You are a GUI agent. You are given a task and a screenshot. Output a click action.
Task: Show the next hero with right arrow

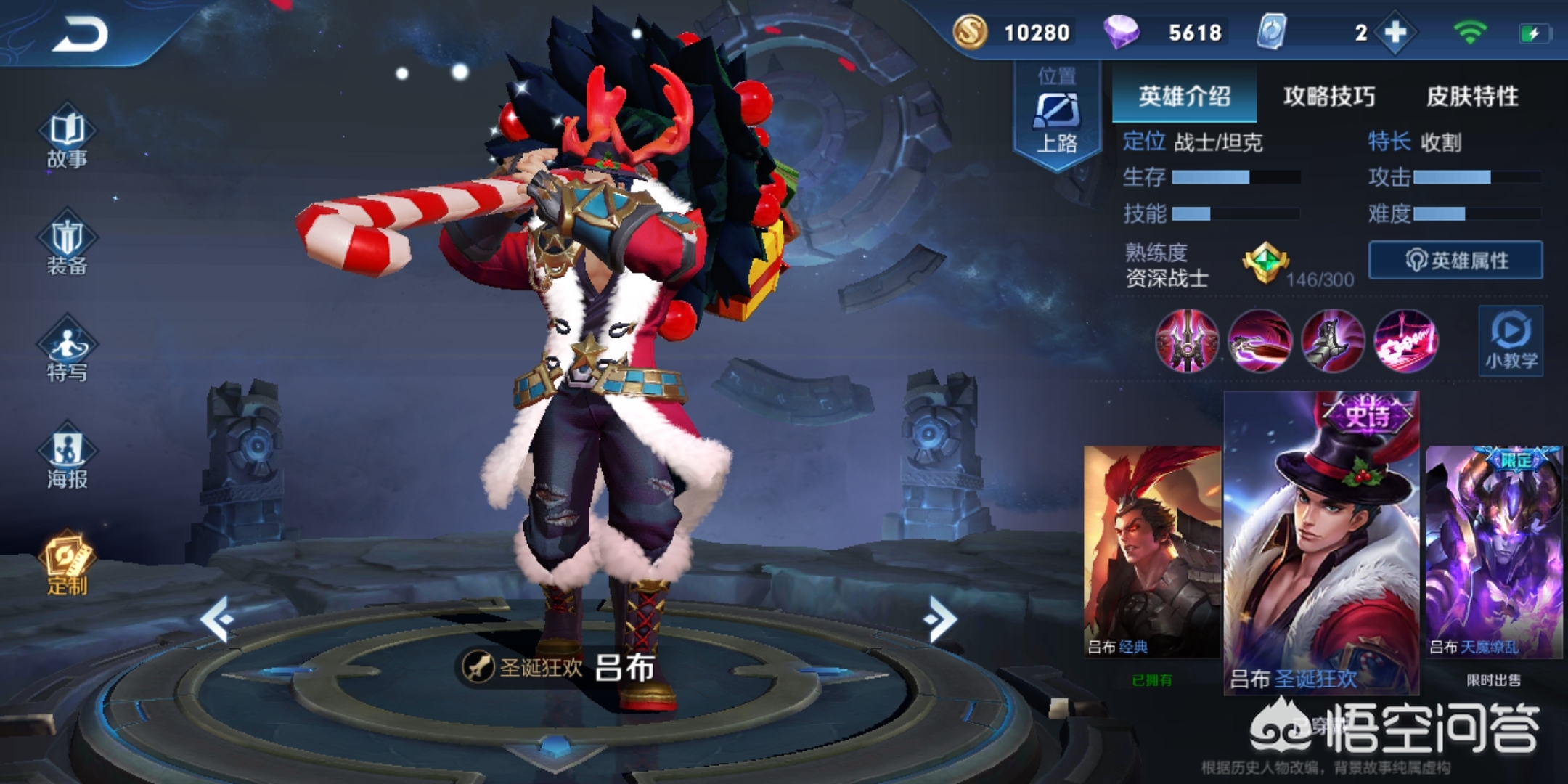(x=941, y=618)
